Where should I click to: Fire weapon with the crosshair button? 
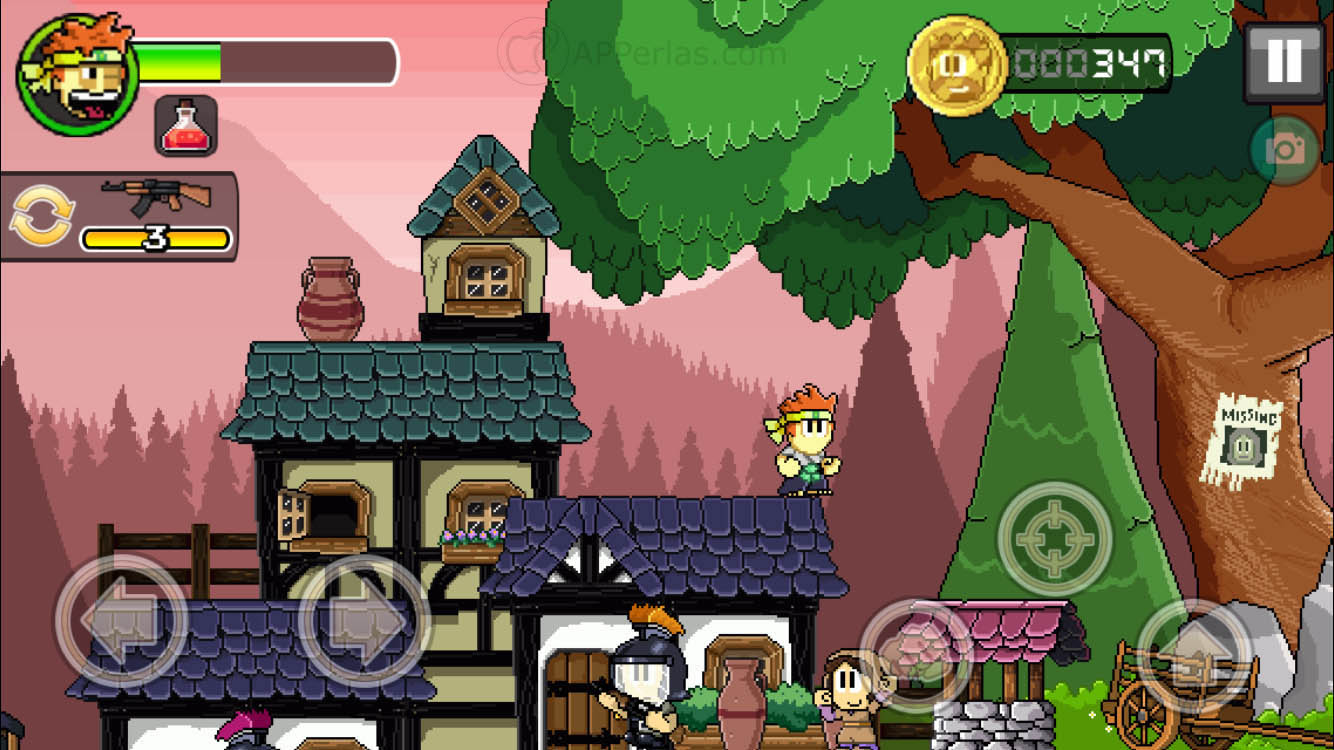point(1055,539)
